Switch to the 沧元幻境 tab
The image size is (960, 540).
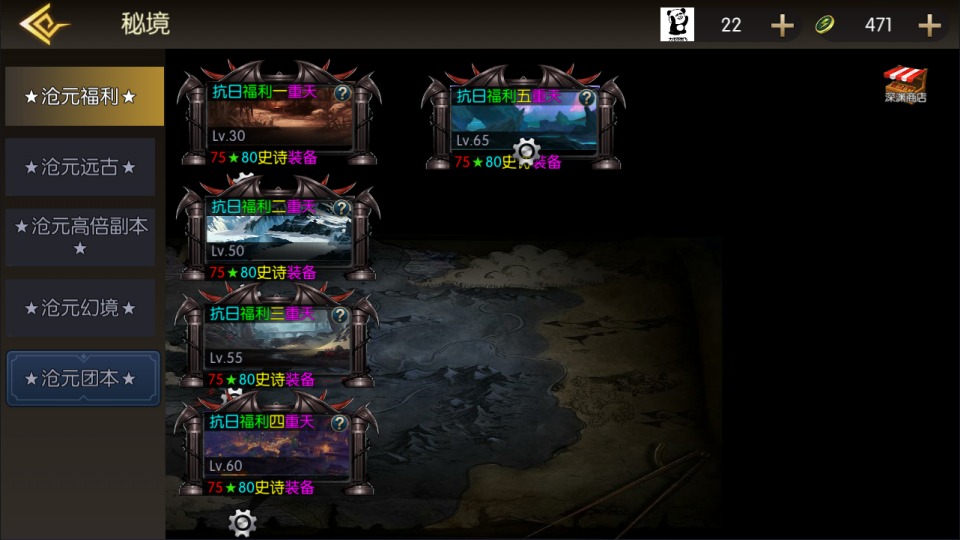80,308
